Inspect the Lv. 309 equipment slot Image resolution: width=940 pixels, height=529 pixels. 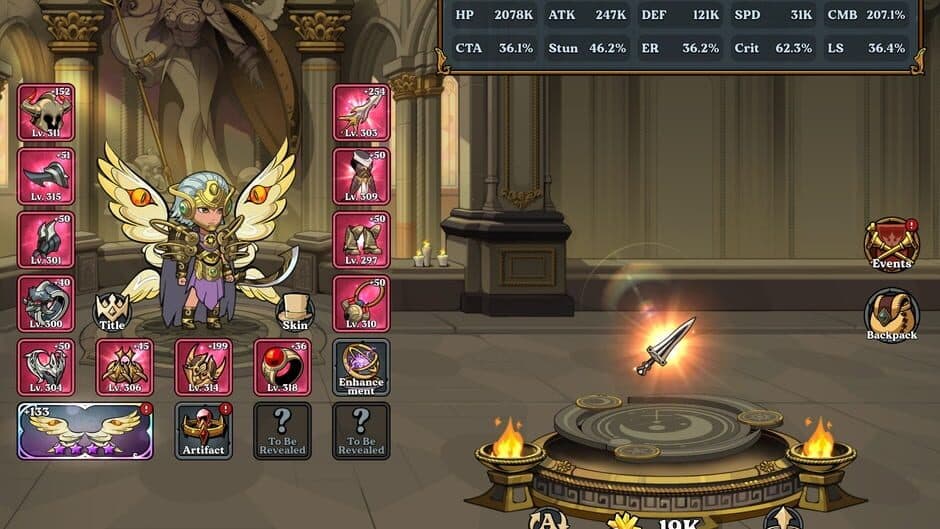pyautogui.click(x=361, y=176)
